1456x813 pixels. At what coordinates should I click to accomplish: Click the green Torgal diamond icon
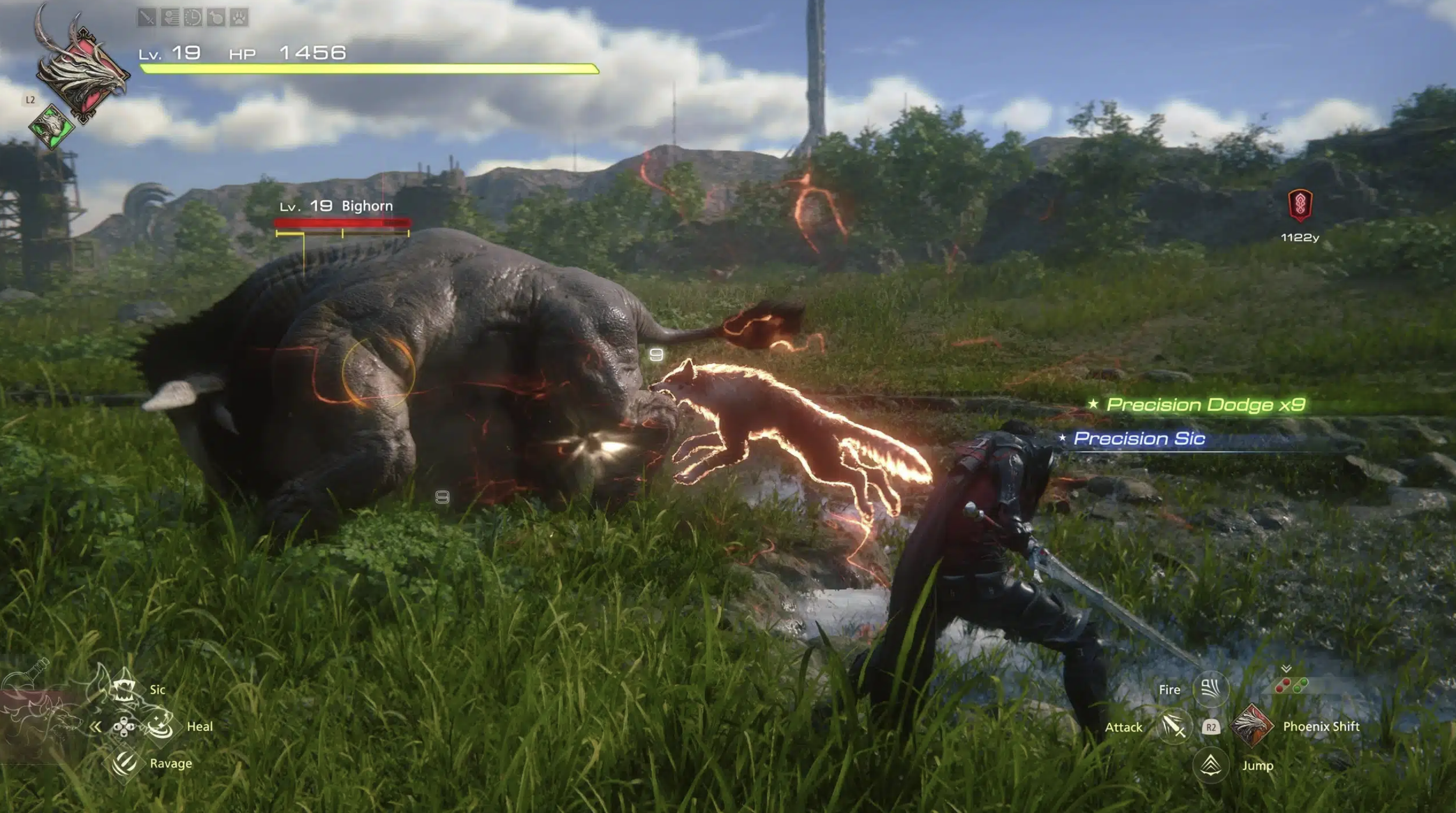coord(51,125)
